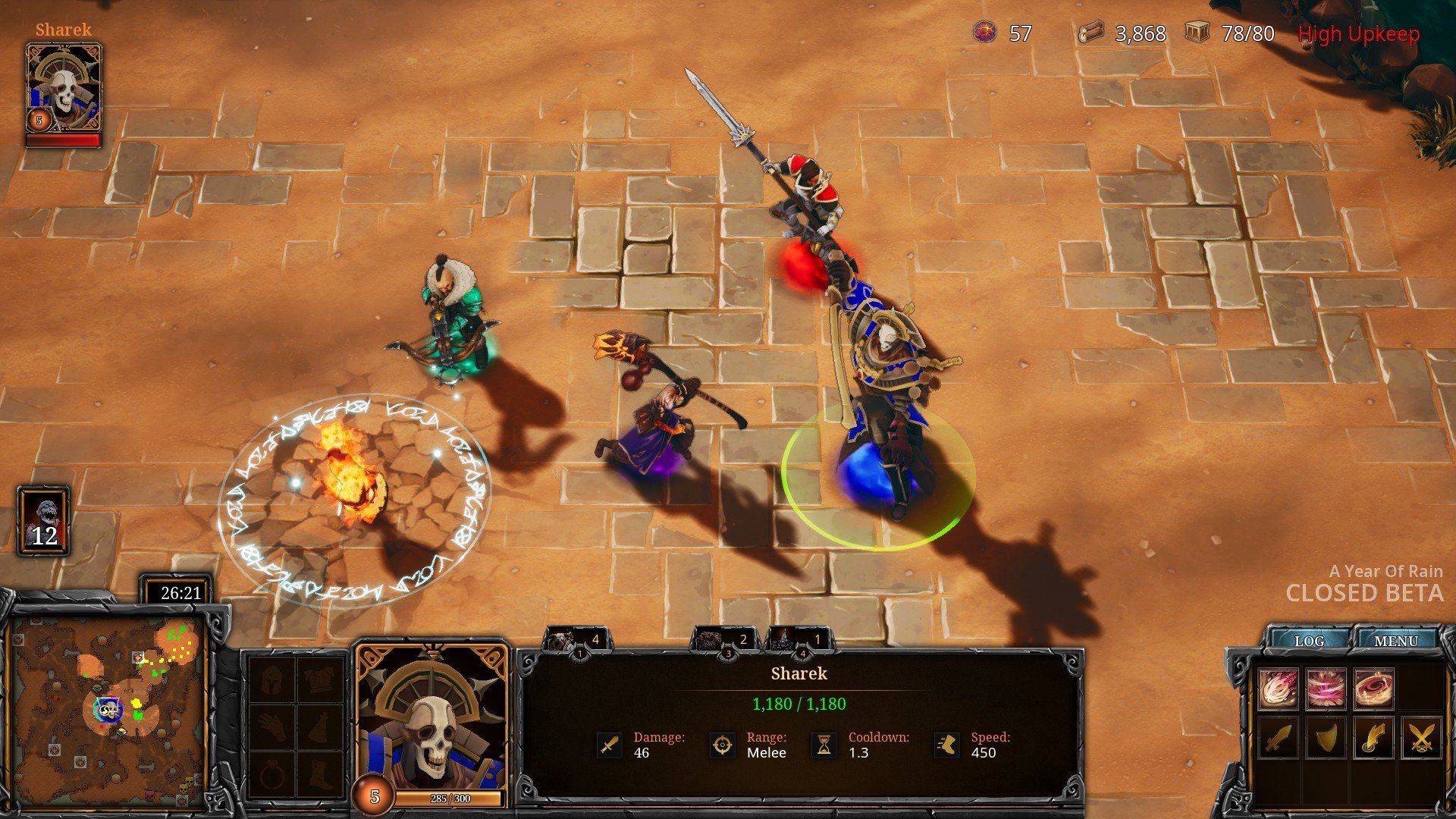Open the game MENU
This screenshot has height=819, width=1456.
[x=1395, y=641]
